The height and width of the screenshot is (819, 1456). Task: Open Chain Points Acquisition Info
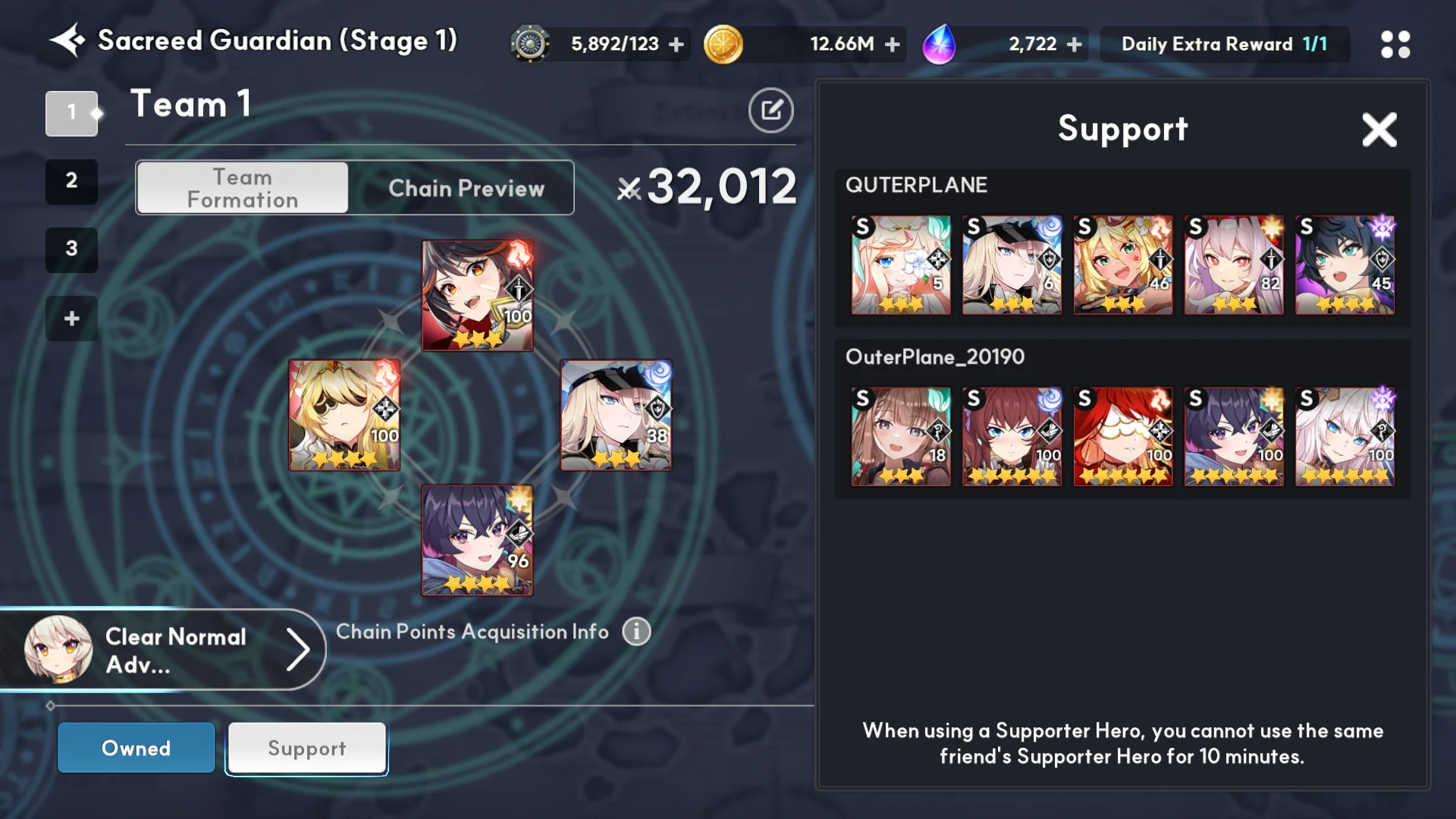point(636,631)
